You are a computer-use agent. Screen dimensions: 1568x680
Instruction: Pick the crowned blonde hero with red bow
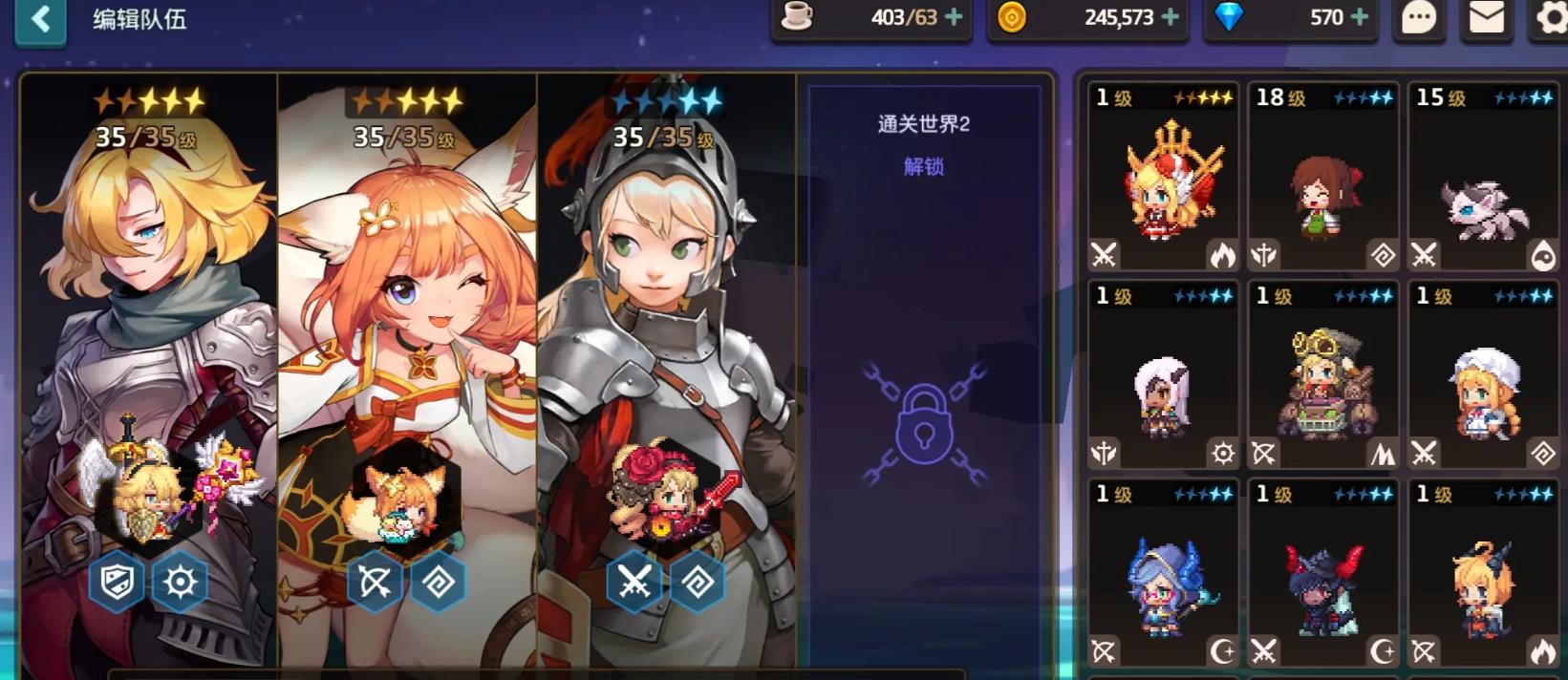point(1163,178)
